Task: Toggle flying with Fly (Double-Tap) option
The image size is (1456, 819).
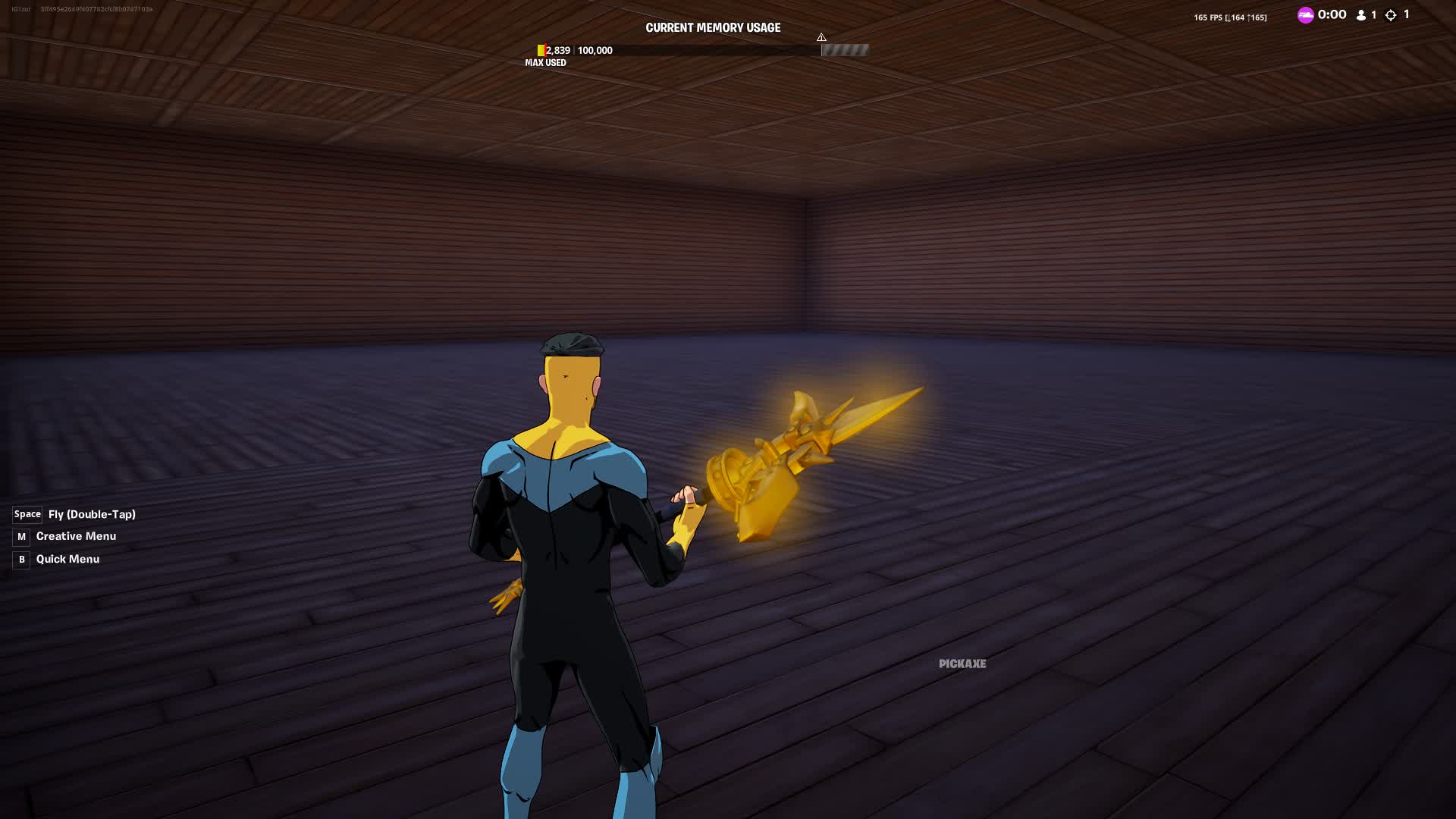Action: pyautogui.click(x=91, y=514)
